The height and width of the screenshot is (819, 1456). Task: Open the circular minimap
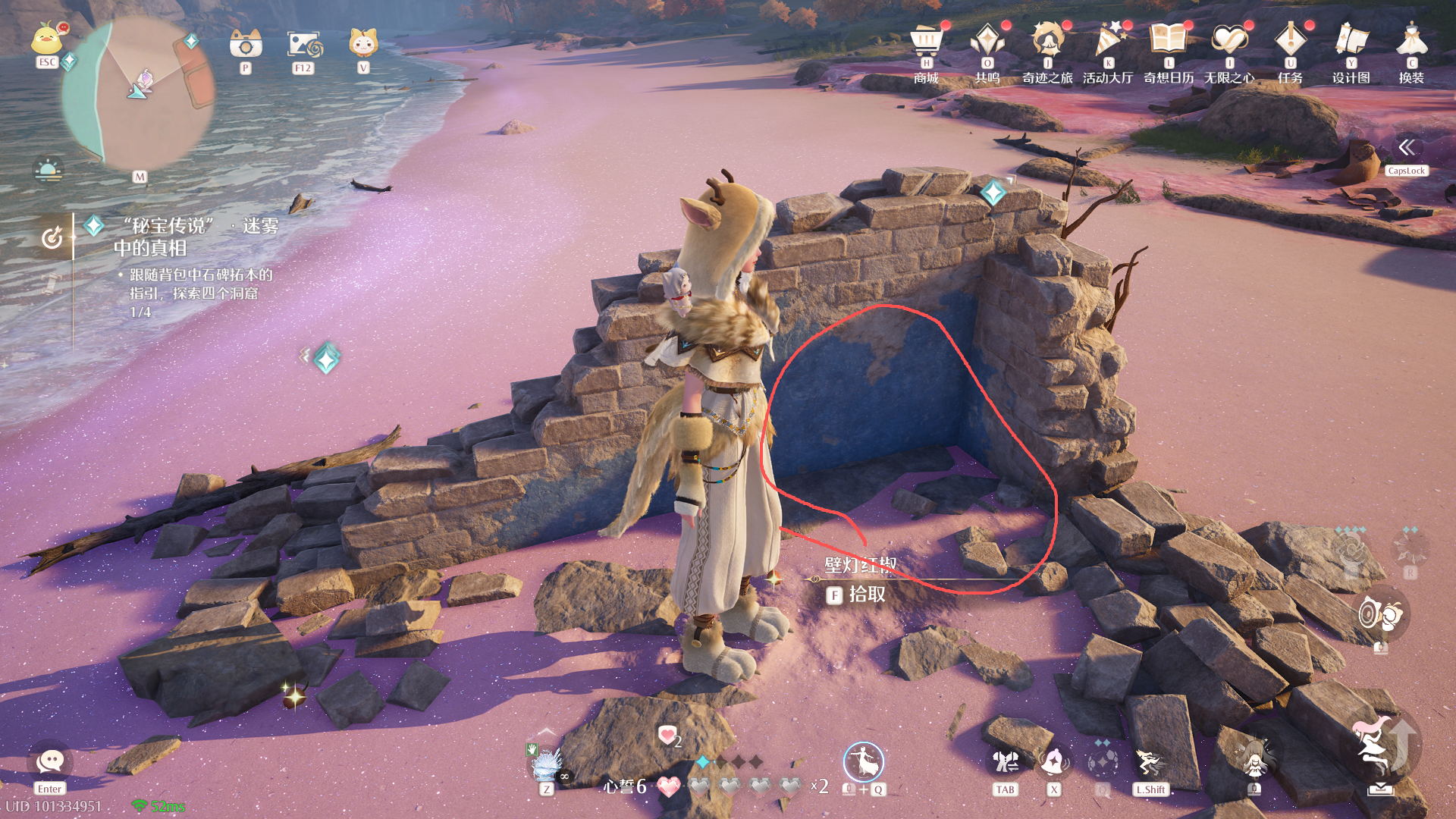[x=136, y=93]
